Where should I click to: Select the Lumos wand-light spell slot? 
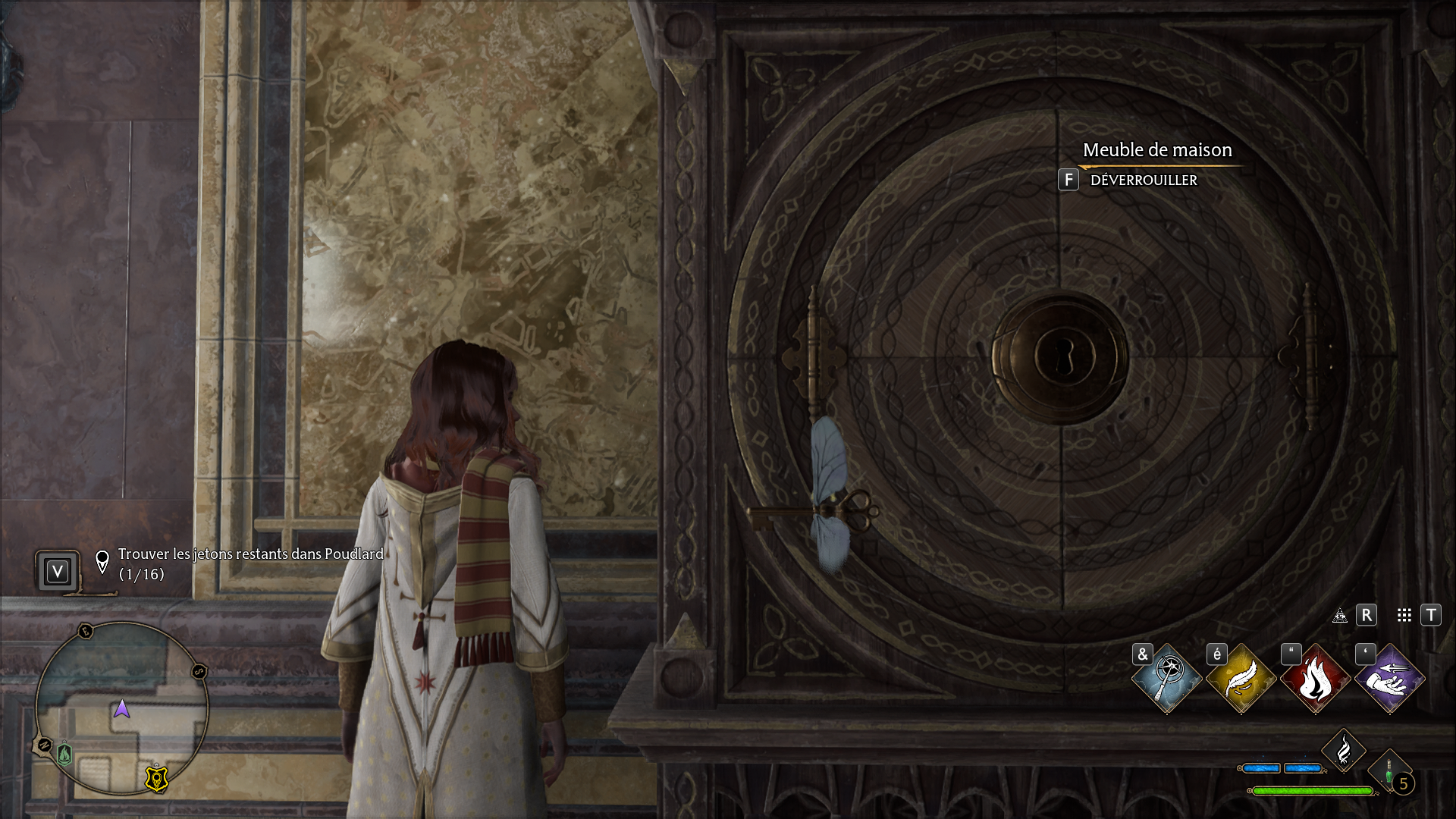coord(1167,679)
